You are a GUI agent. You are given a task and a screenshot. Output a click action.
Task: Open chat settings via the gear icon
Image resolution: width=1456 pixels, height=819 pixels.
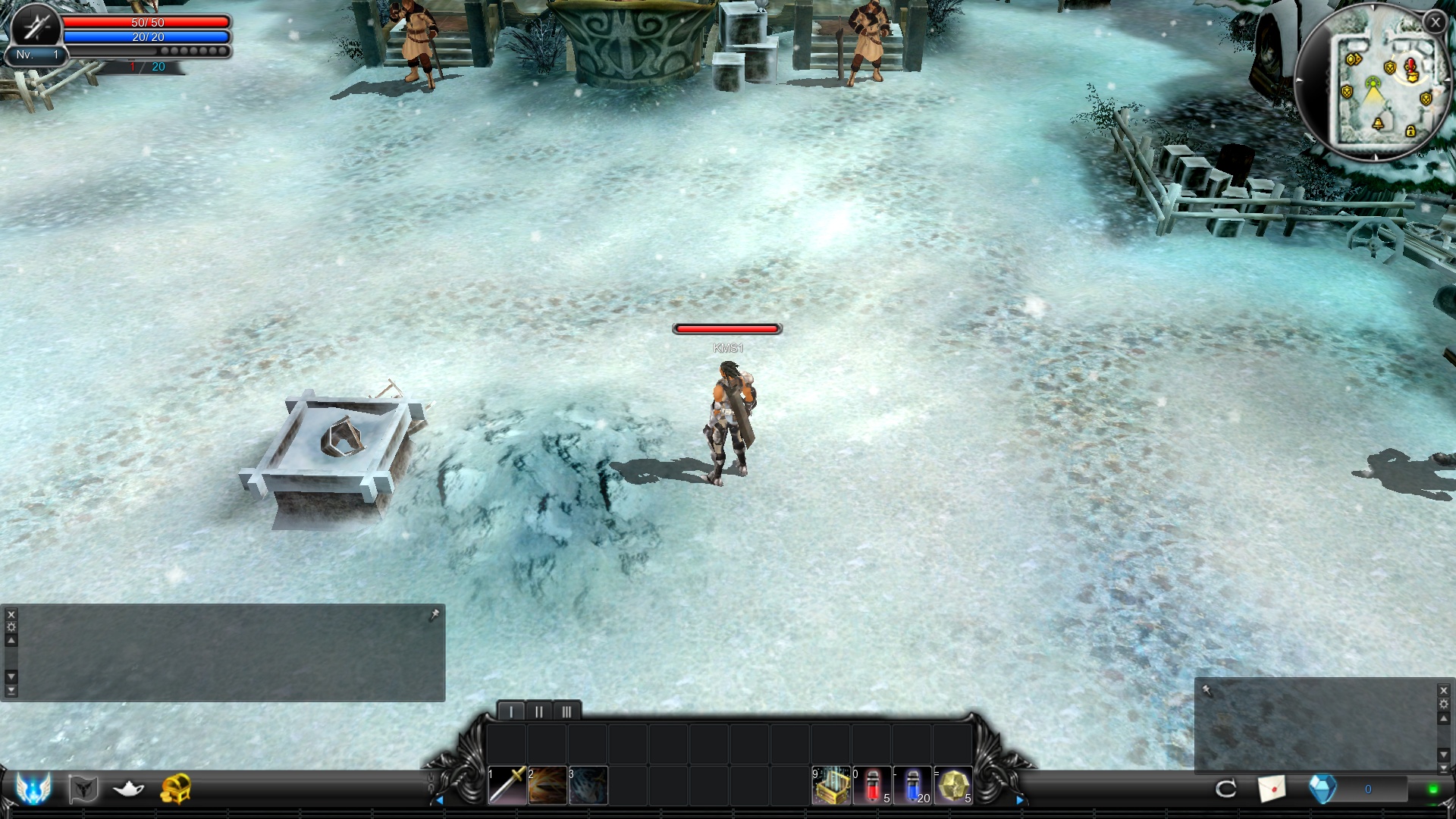(11, 627)
